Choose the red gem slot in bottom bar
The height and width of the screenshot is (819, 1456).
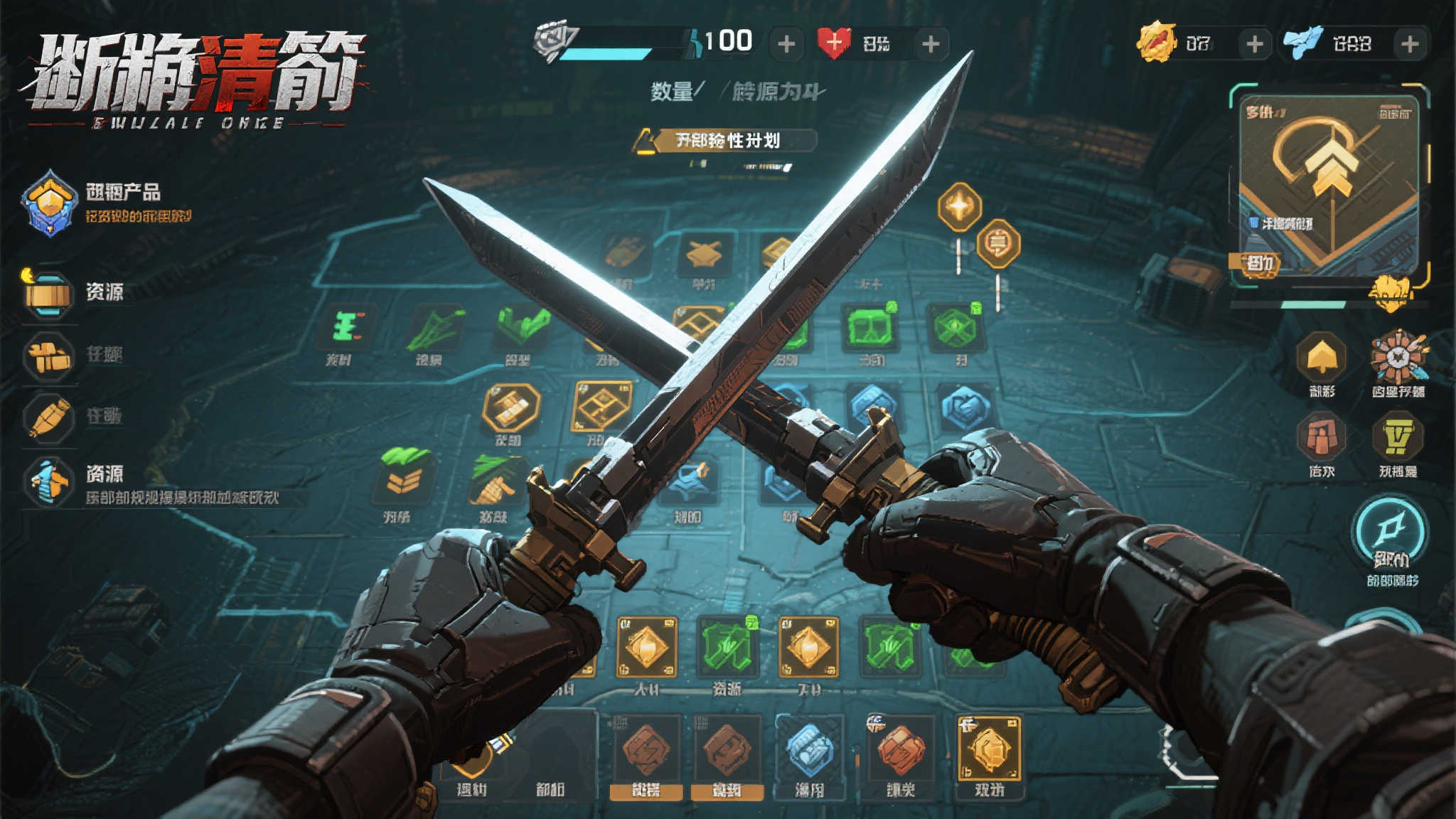pos(899,752)
